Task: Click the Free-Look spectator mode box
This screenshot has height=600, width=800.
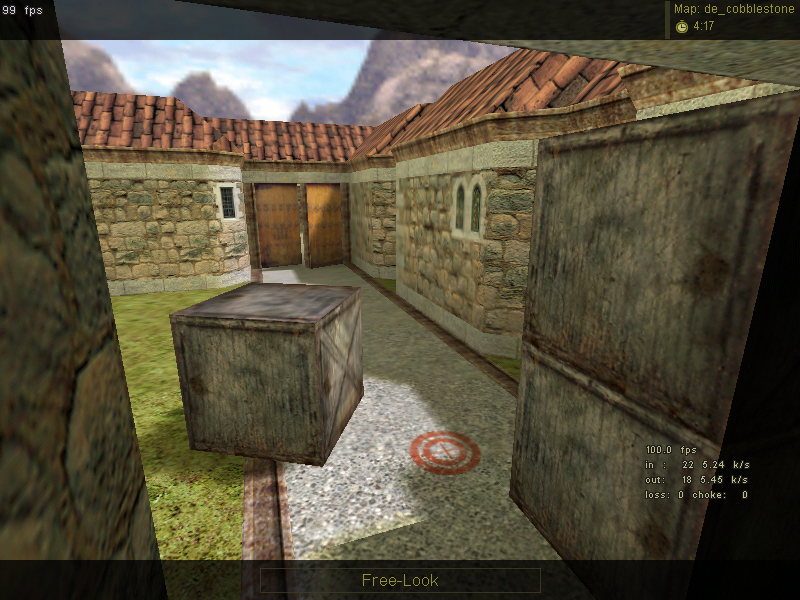Action: pyautogui.click(x=400, y=580)
